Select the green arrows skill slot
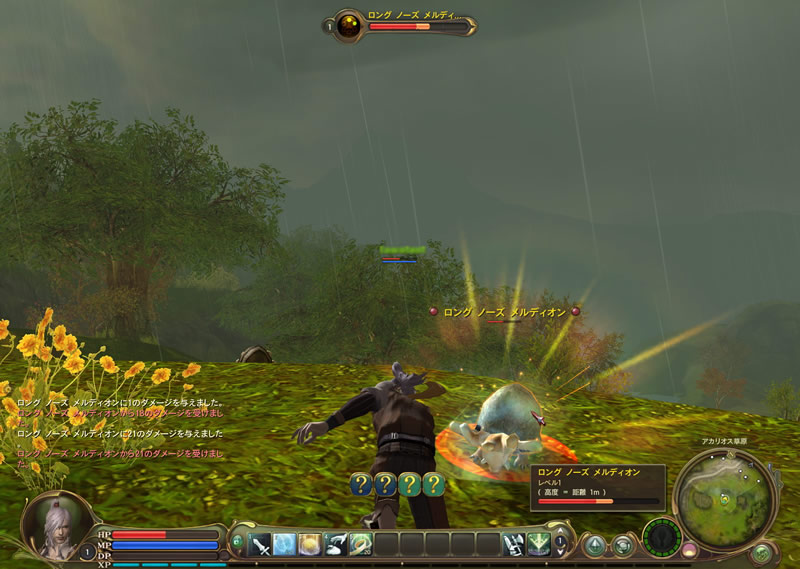This screenshot has width=800, height=569. tap(539, 544)
